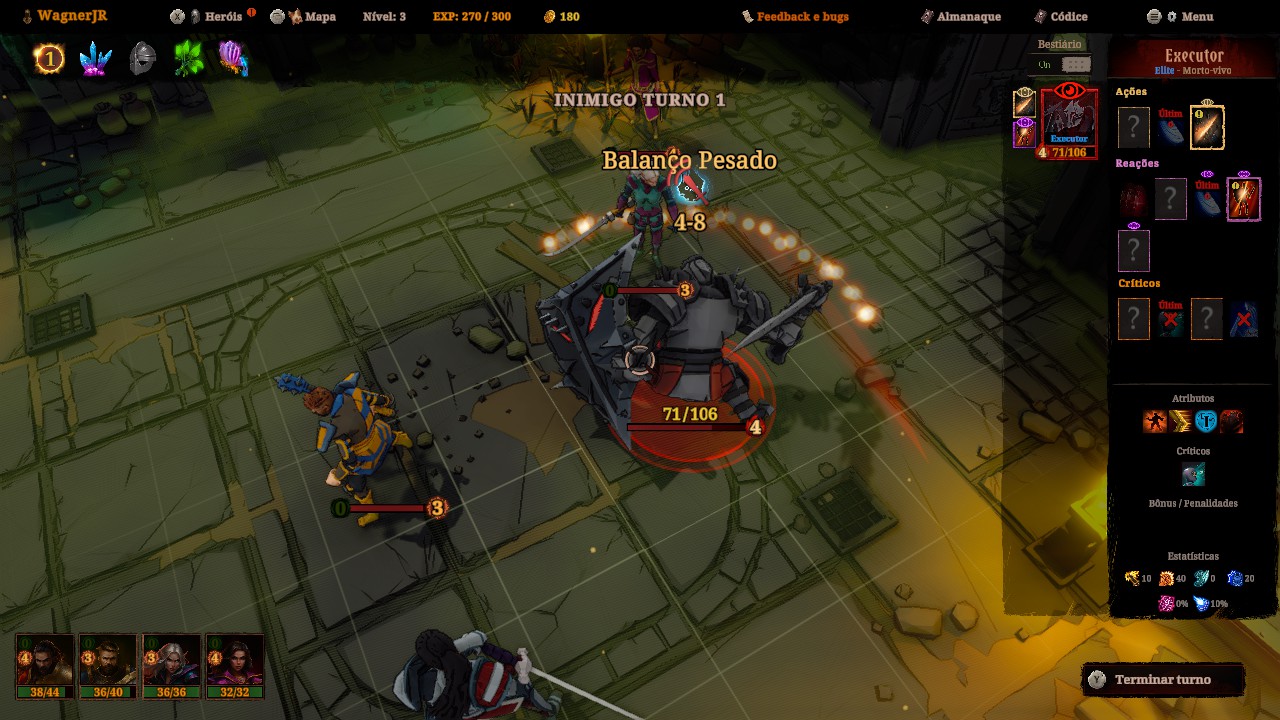Click the blue crystal resource icon
This screenshot has width=1280, height=720.
[x=96, y=59]
